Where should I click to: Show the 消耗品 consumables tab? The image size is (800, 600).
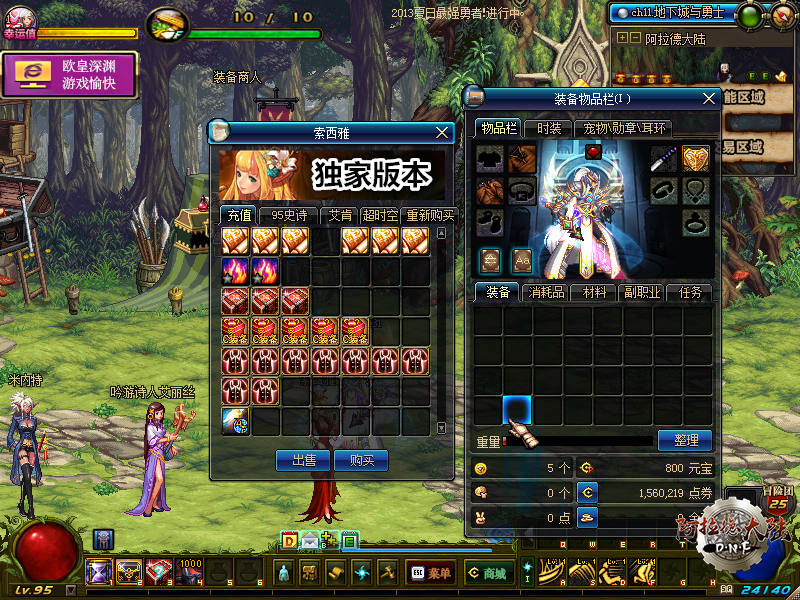[546, 292]
